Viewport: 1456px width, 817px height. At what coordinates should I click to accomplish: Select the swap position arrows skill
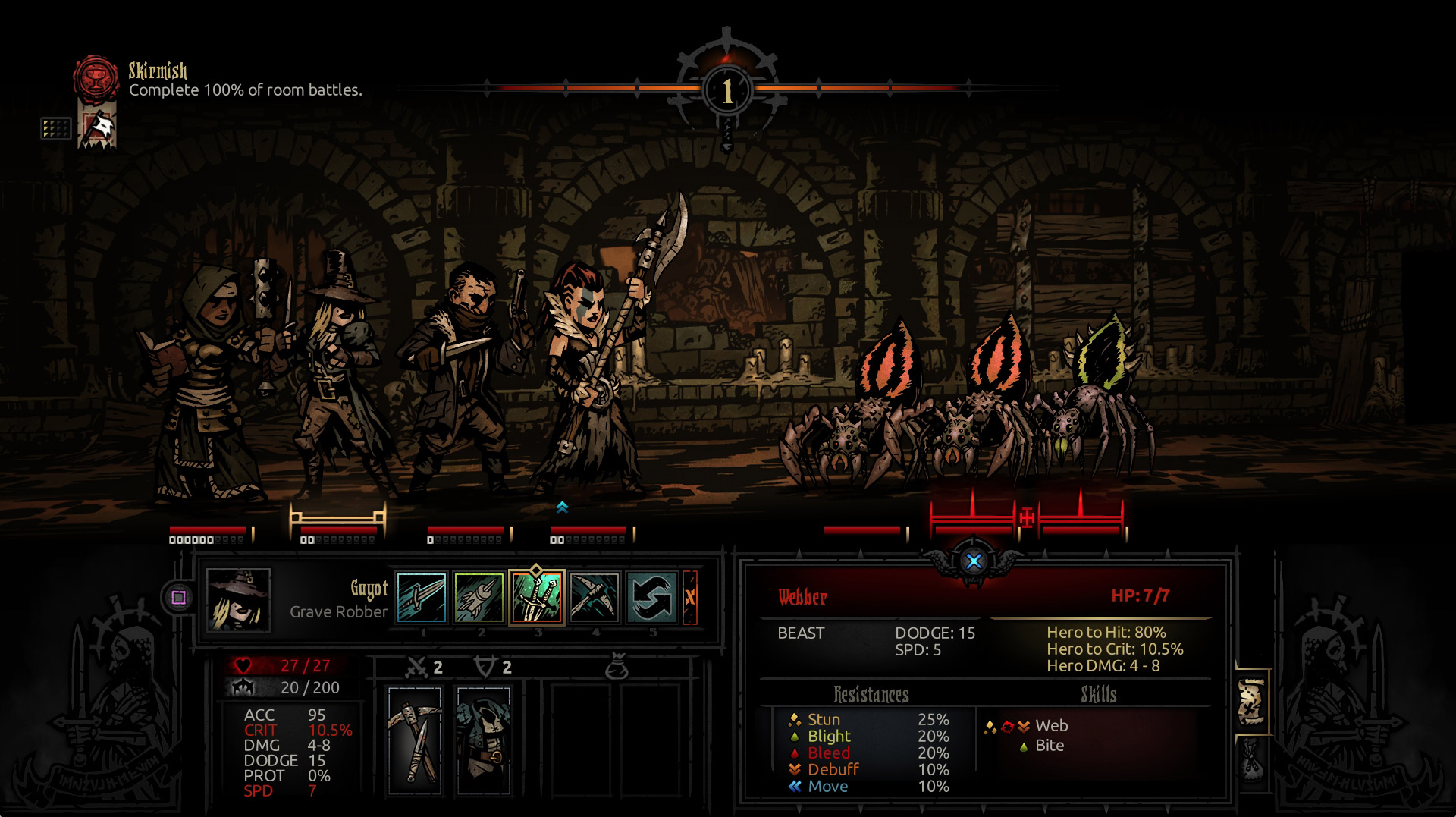coord(652,597)
